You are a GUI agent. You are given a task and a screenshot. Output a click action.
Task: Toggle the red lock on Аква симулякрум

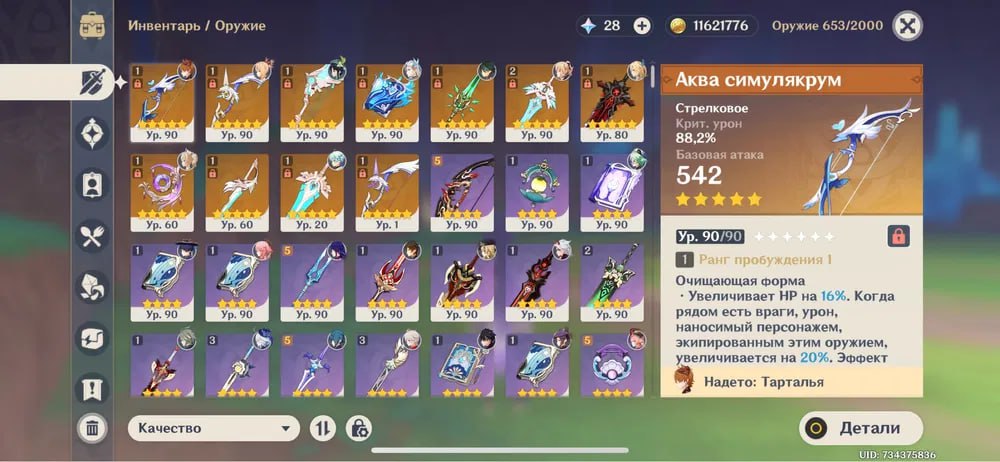tap(898, 236)
